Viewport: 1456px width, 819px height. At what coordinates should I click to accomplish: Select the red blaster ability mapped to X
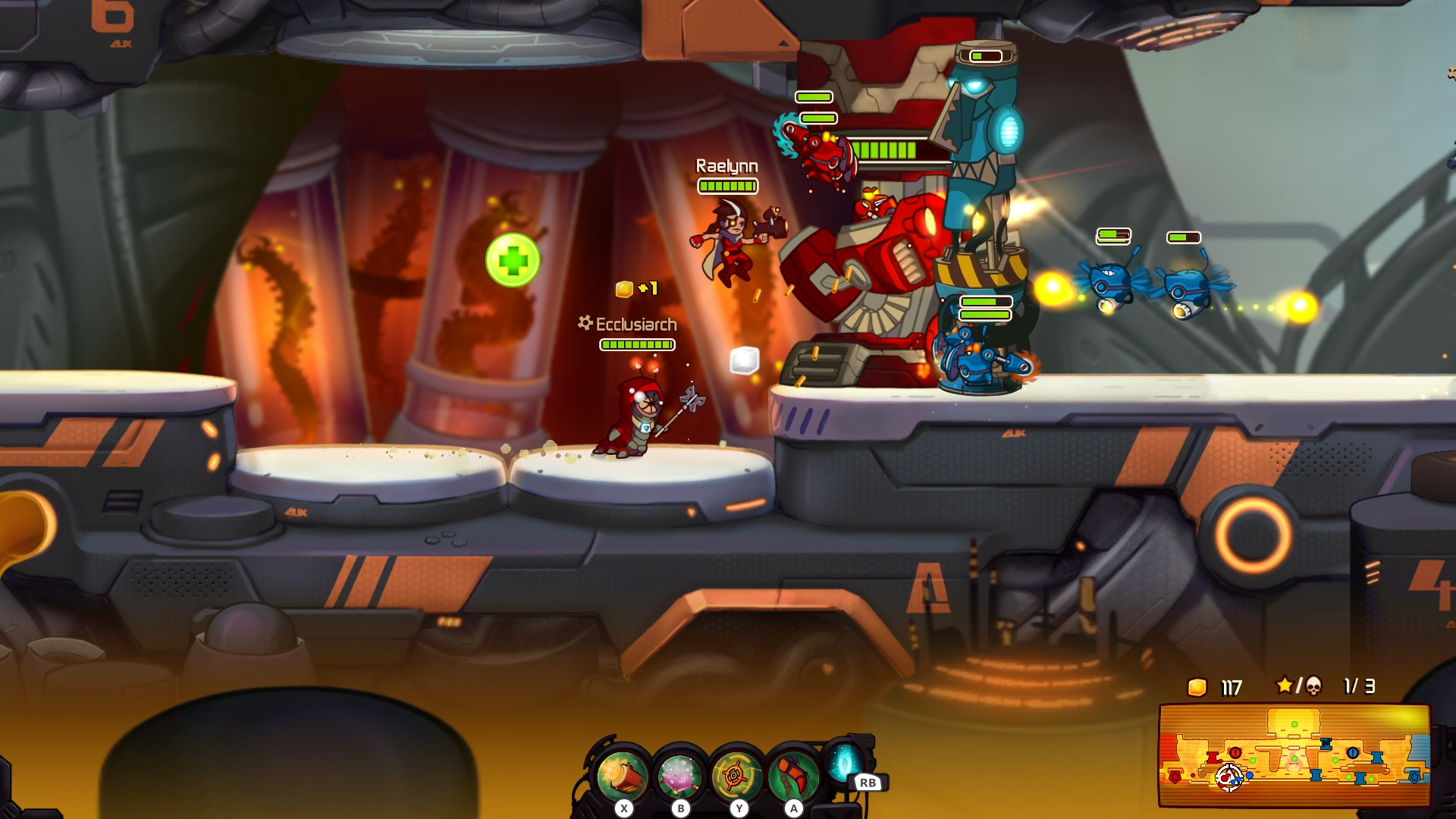point(622,769)
